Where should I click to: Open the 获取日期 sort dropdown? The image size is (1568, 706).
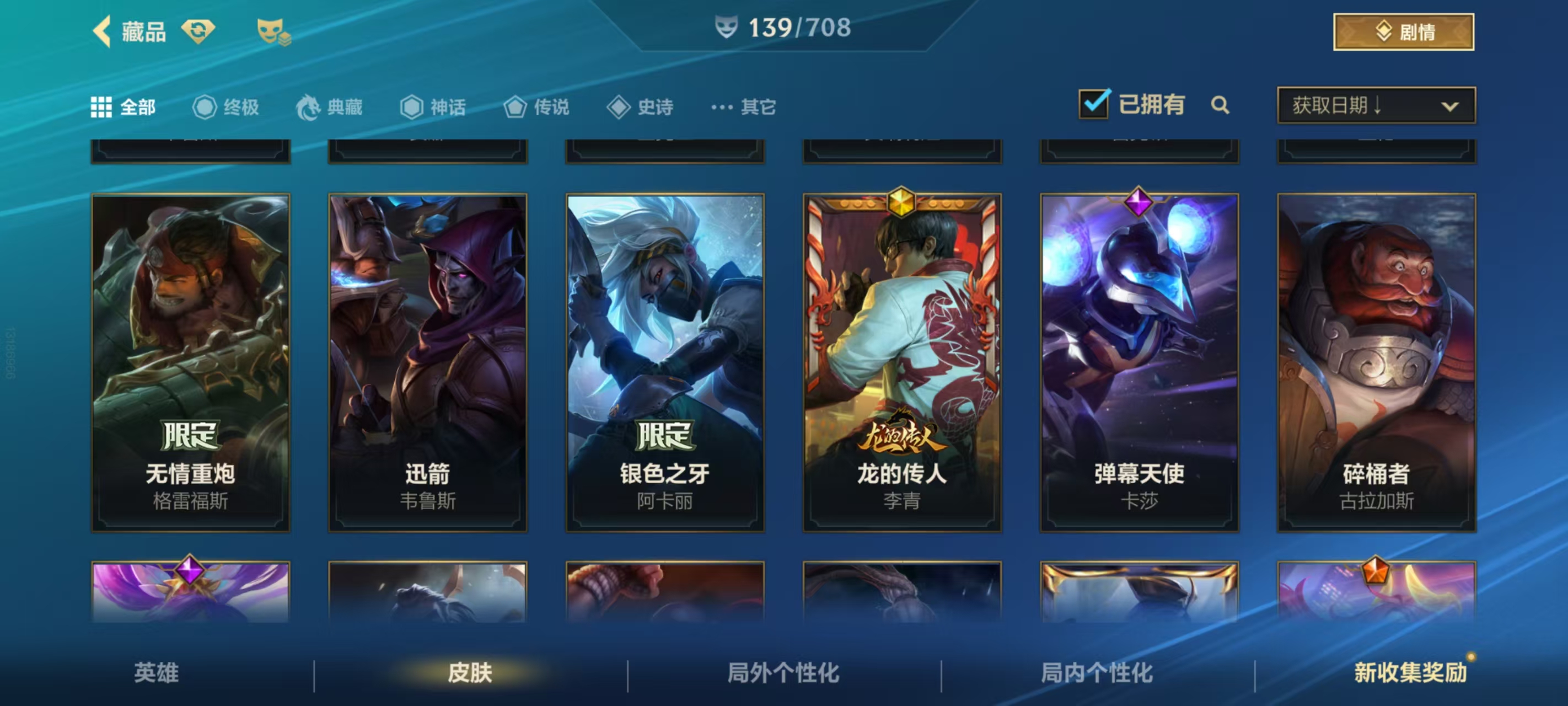click(1376, 105)
